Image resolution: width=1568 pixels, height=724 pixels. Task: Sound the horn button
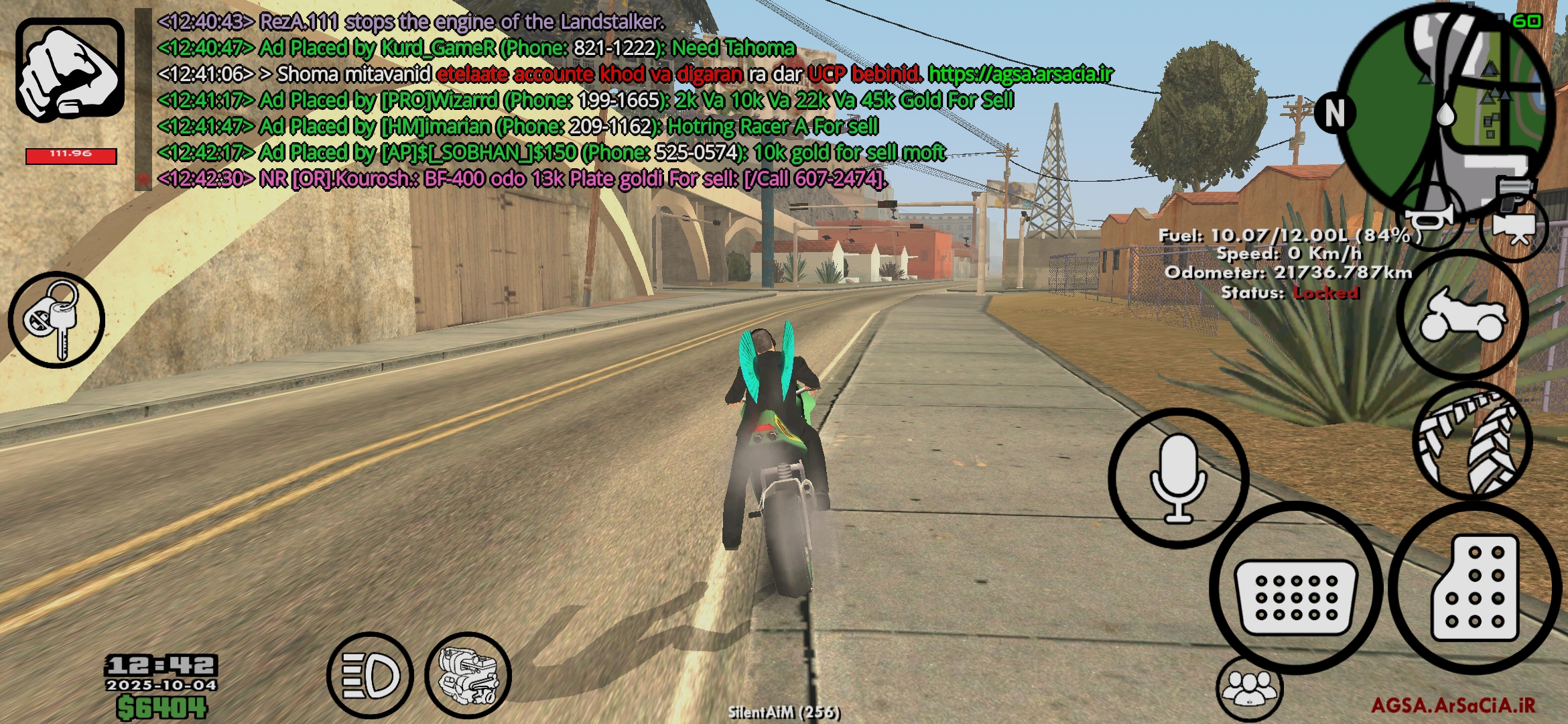pos(1431,217)
